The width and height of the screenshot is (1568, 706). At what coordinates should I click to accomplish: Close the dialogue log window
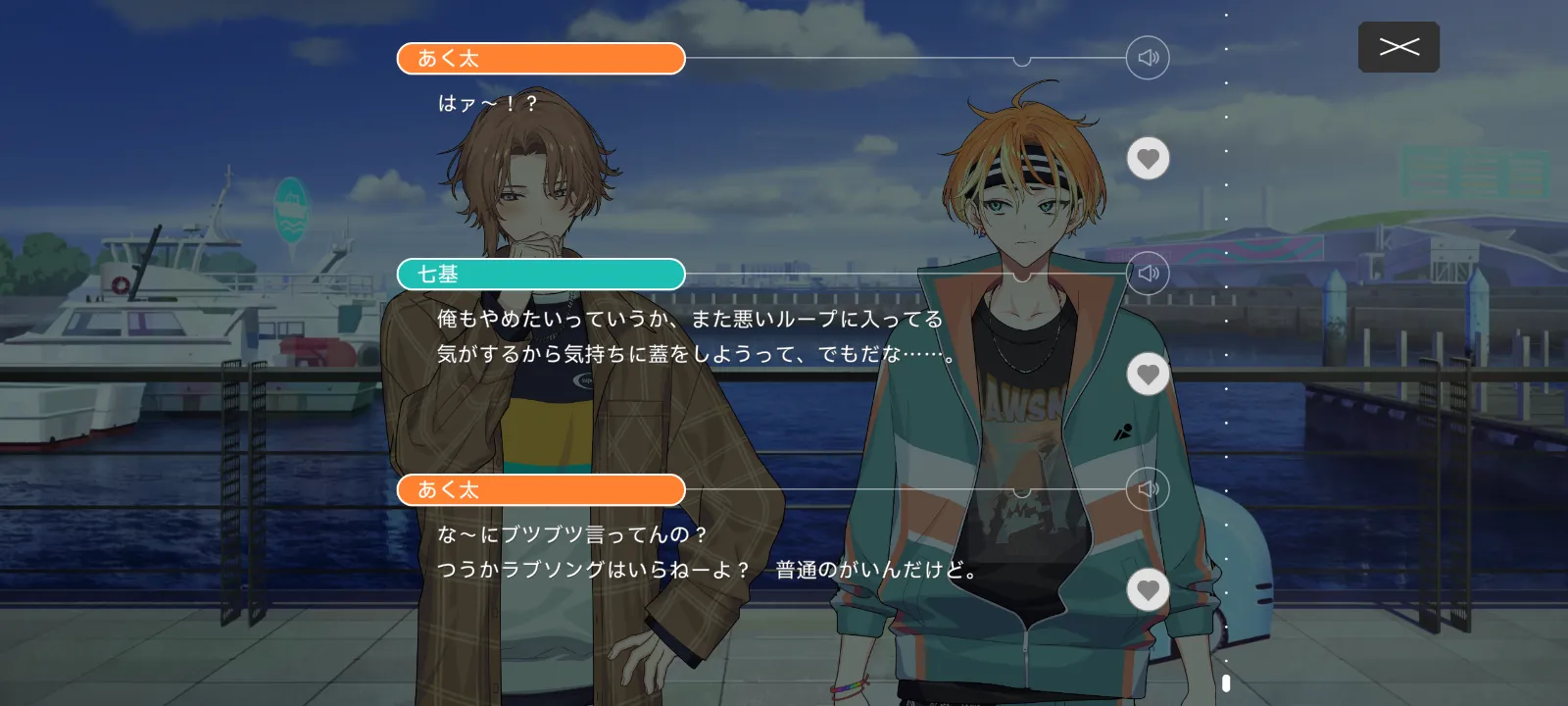tap(1398, 47)
